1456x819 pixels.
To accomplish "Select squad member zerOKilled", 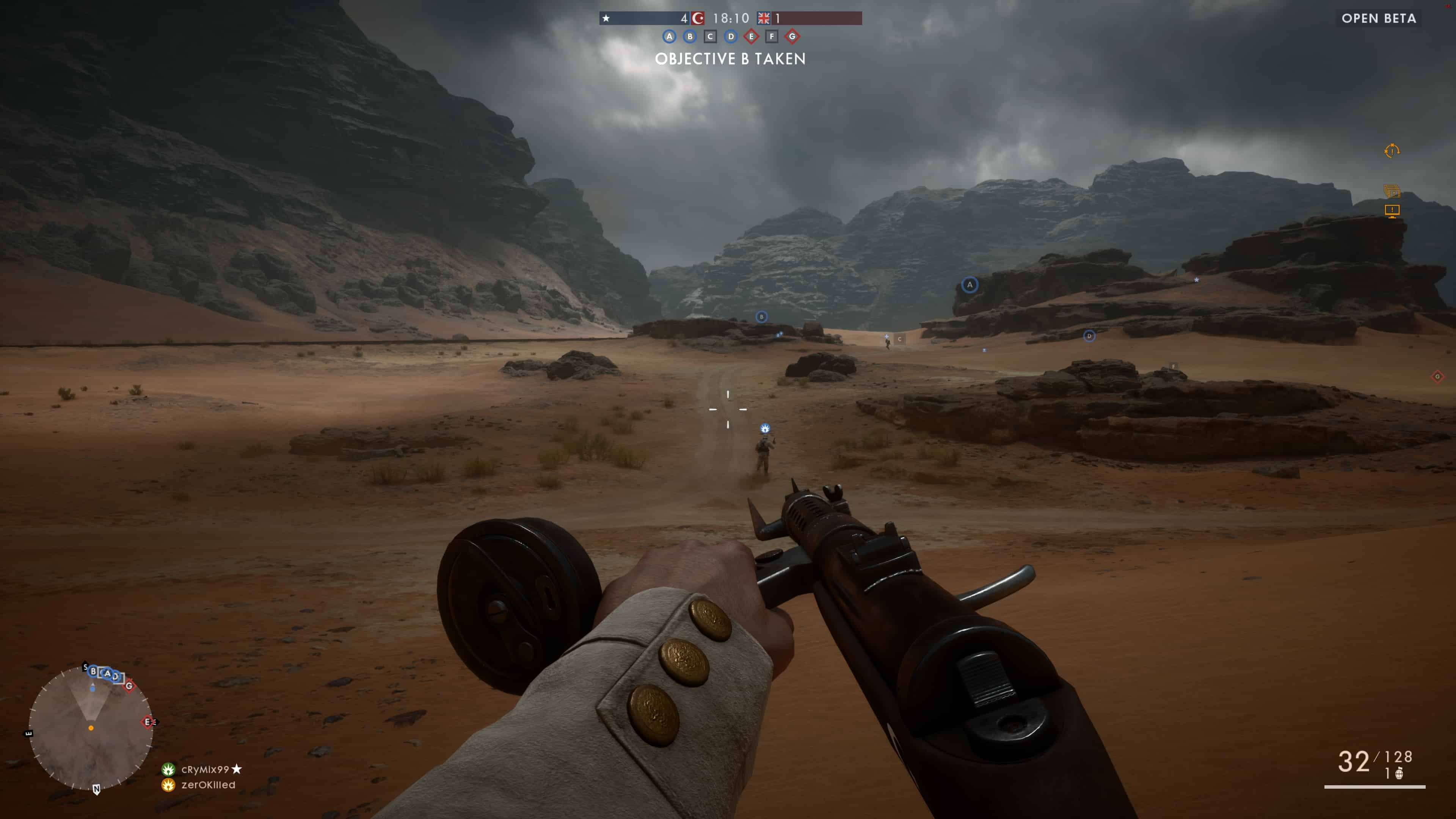I will coord(207,784).
